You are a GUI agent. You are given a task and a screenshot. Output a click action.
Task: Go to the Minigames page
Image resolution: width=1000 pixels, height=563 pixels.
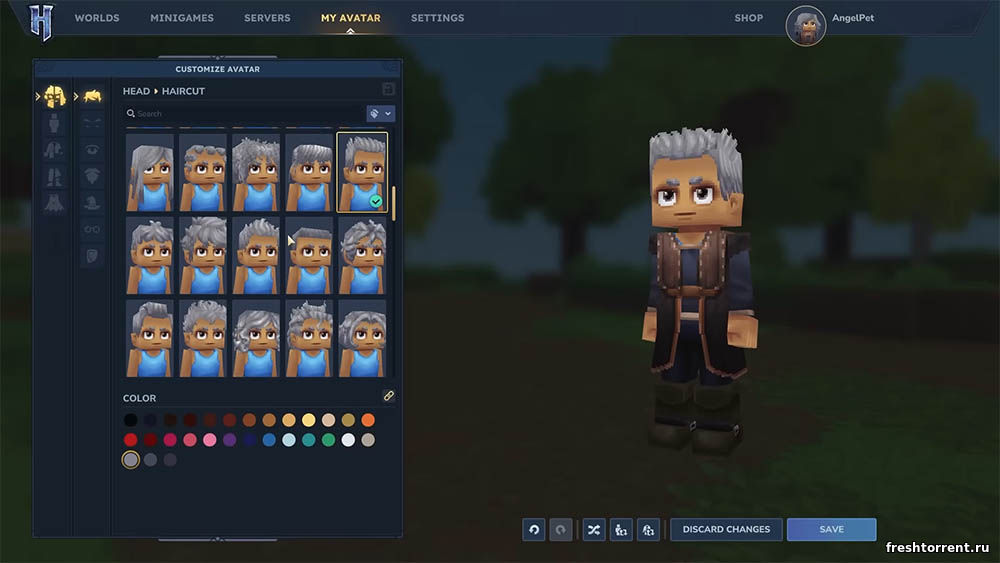click(181, 18)
